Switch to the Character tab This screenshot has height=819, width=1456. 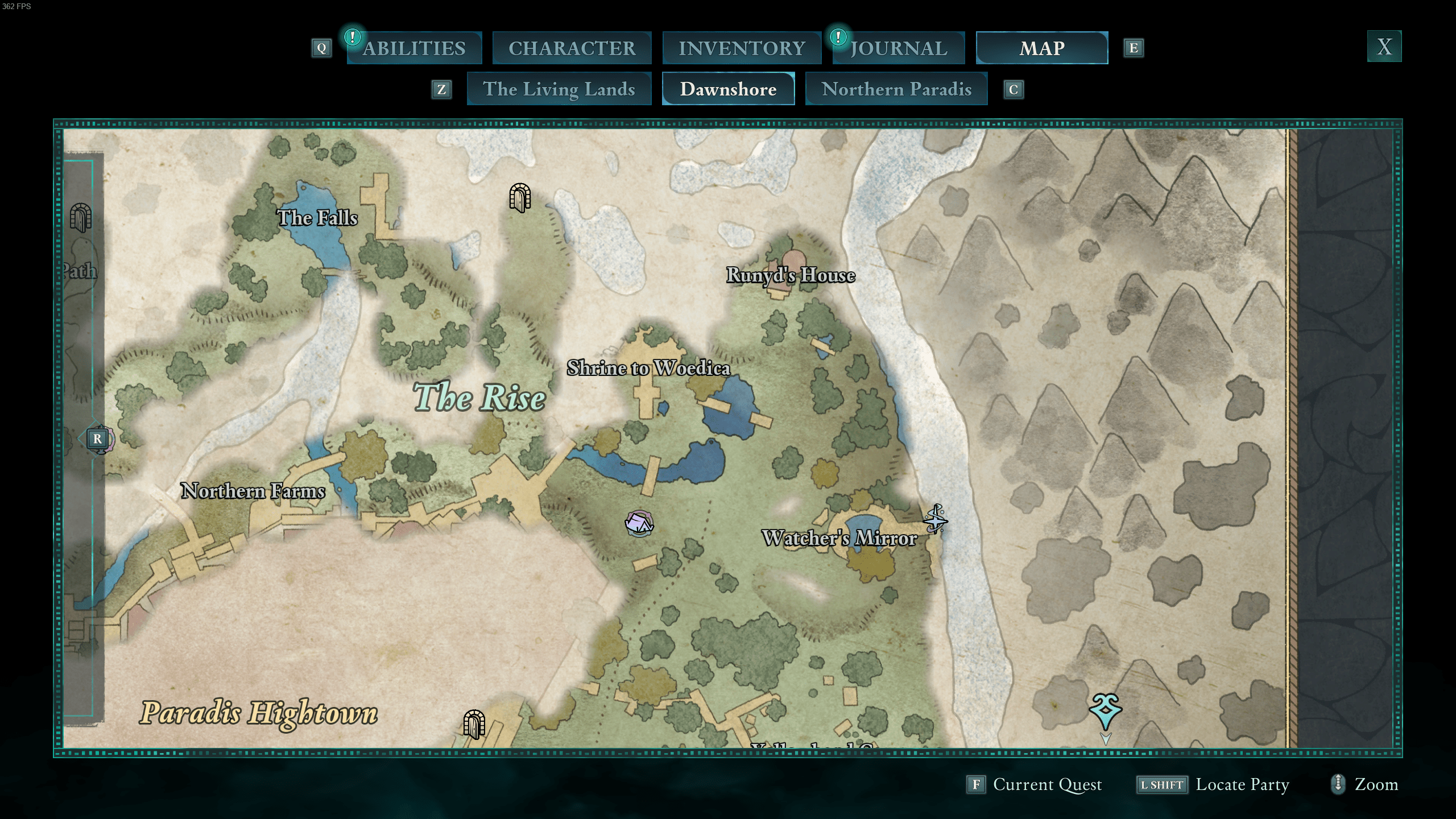pos(572,48)
